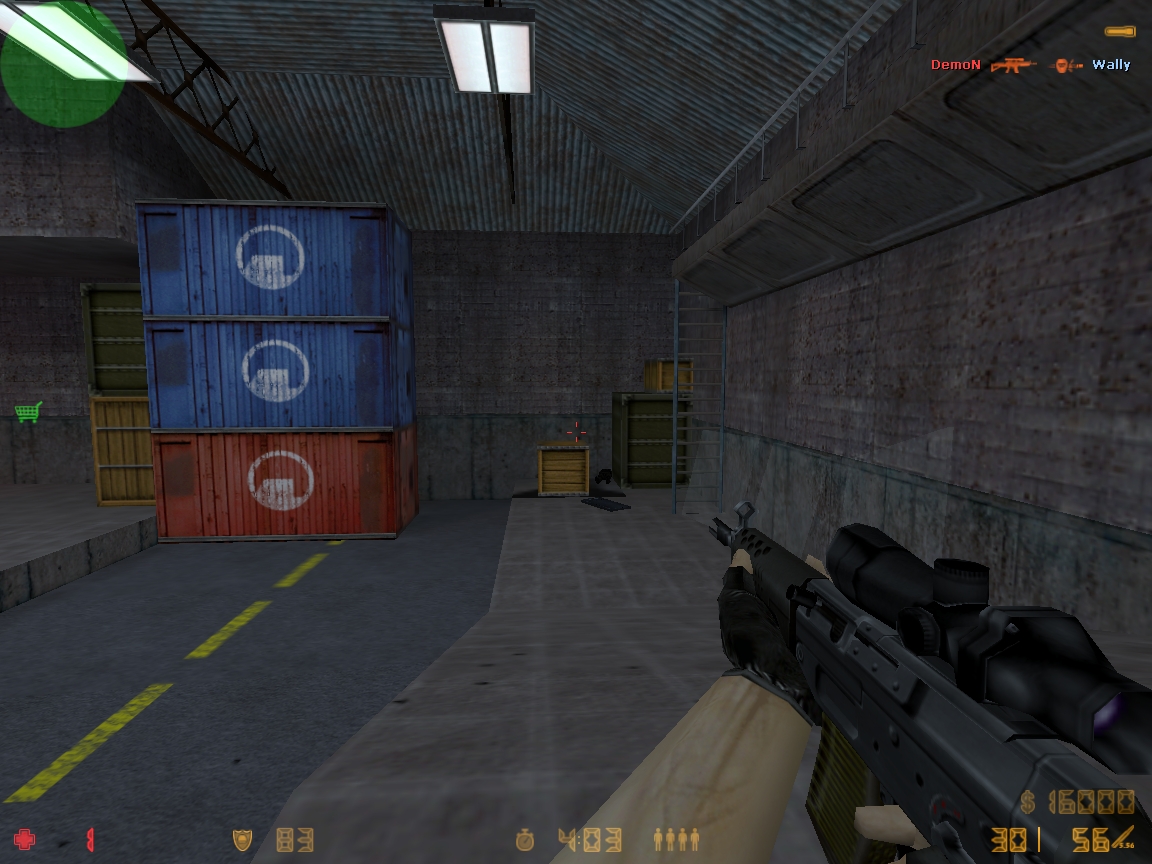Click the armor shield icon
The image size is (1152, 864).
(x=242, y=839)
